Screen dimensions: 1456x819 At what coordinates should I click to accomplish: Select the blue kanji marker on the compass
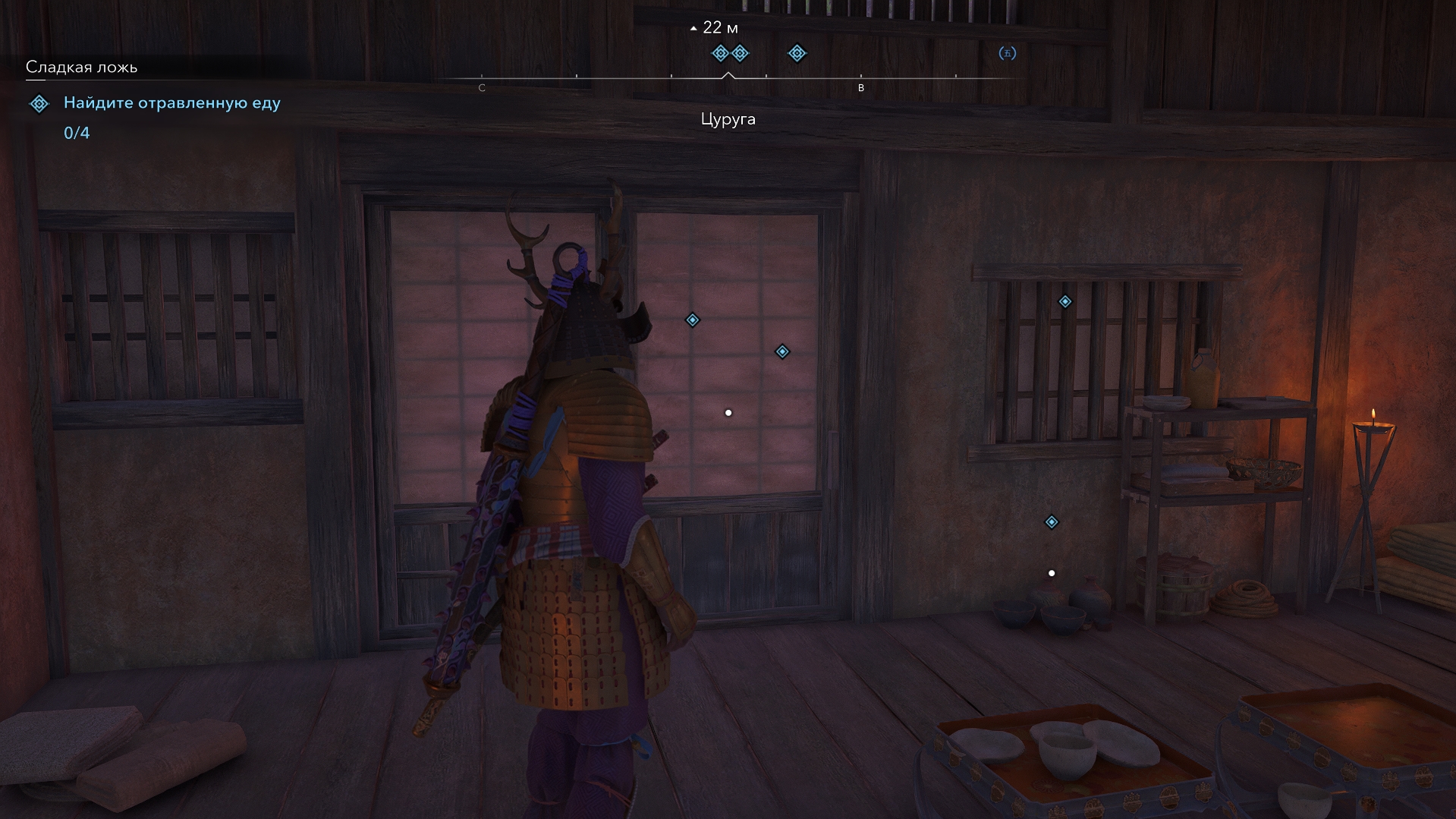[1007, 53]
